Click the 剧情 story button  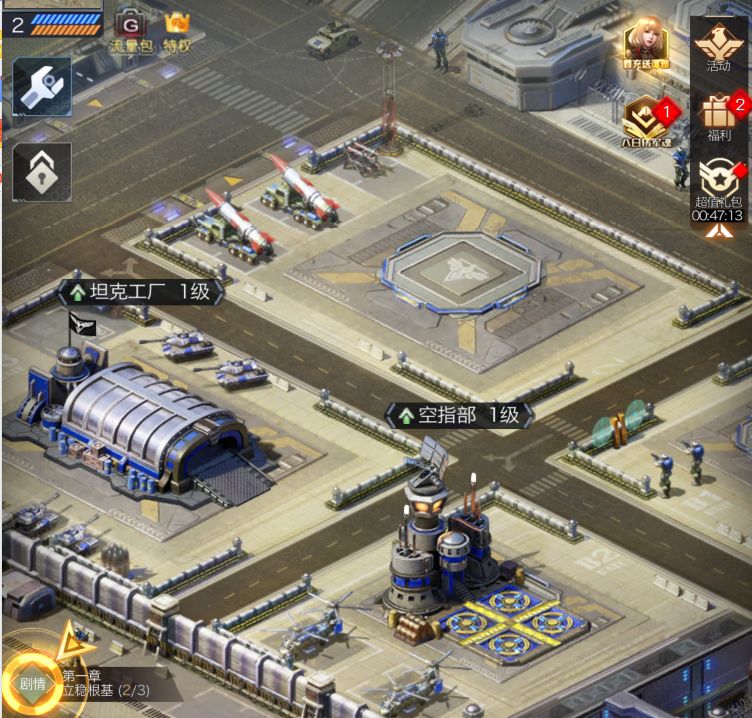[30, 685]
